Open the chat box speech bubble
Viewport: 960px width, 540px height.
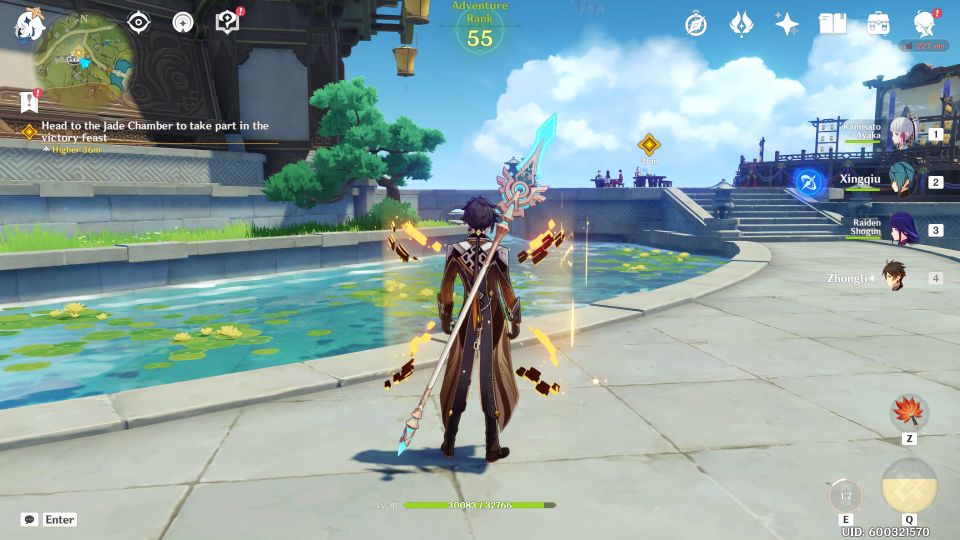[30, 520]
